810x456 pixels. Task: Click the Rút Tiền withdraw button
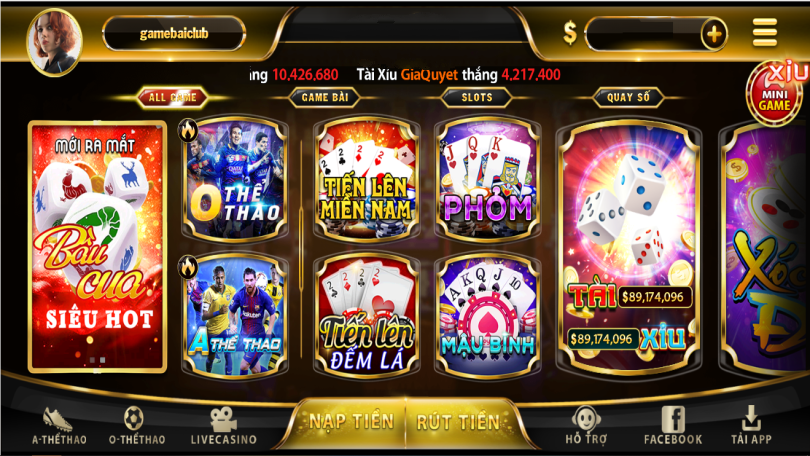[x=457, y=421]
